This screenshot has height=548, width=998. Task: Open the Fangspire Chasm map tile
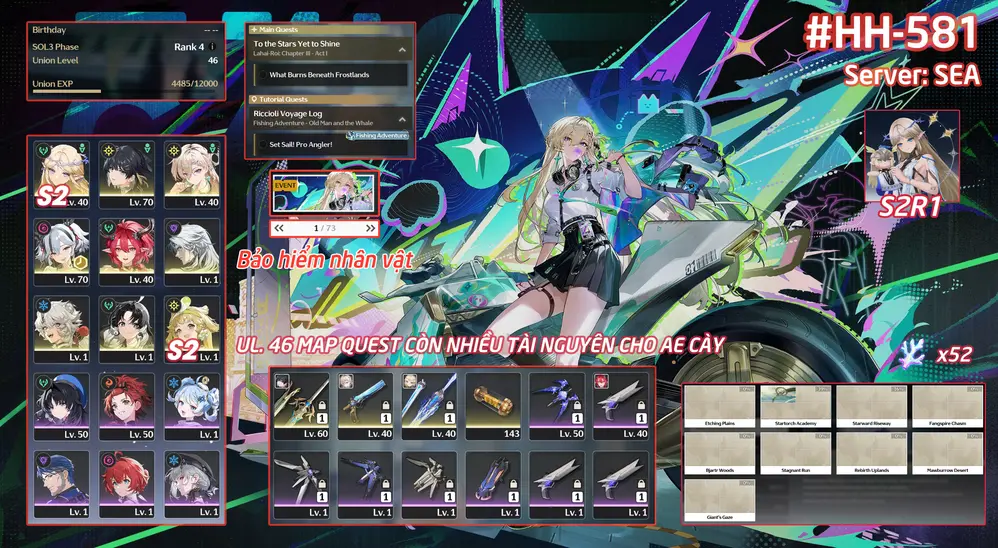[946, 407]
